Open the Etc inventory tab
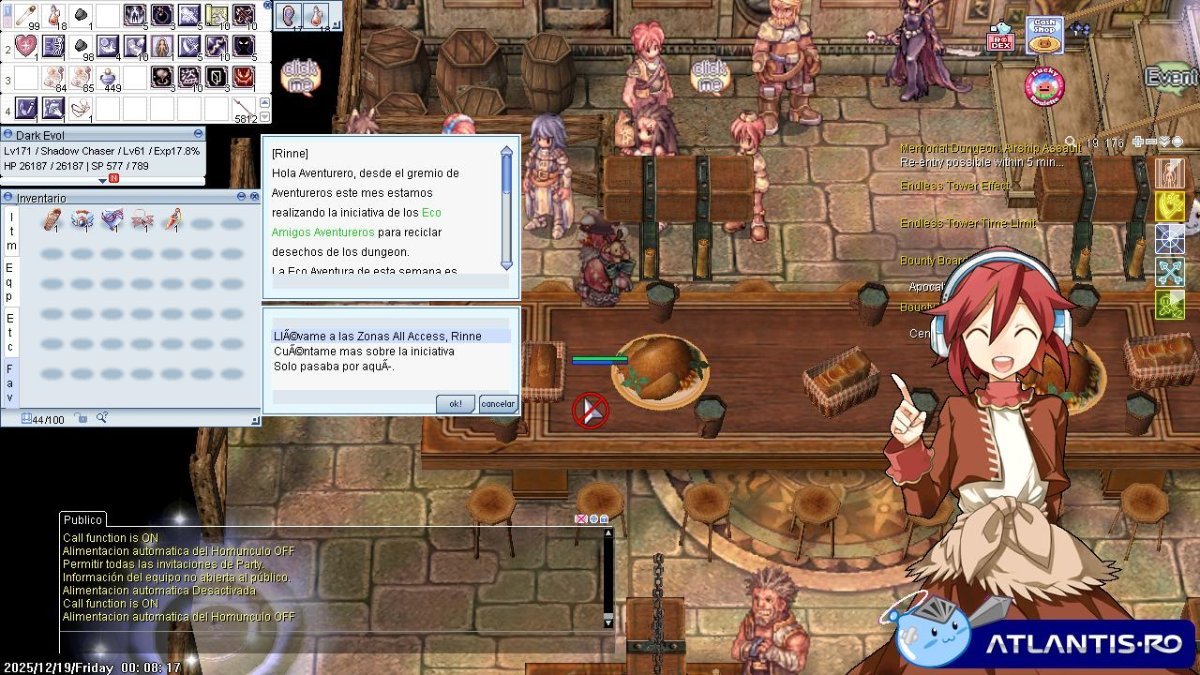The height and width of the screenshot is (675, 1200). click(x=10, y=332)
